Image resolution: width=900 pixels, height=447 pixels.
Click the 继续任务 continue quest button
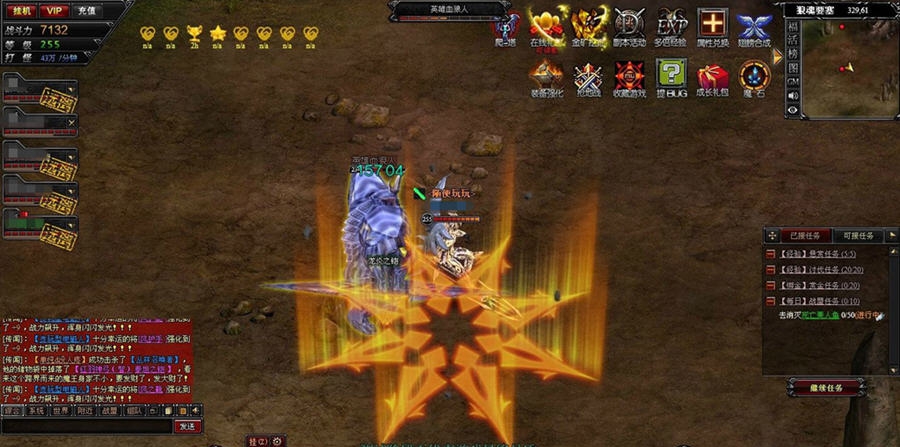coord(825,387)
